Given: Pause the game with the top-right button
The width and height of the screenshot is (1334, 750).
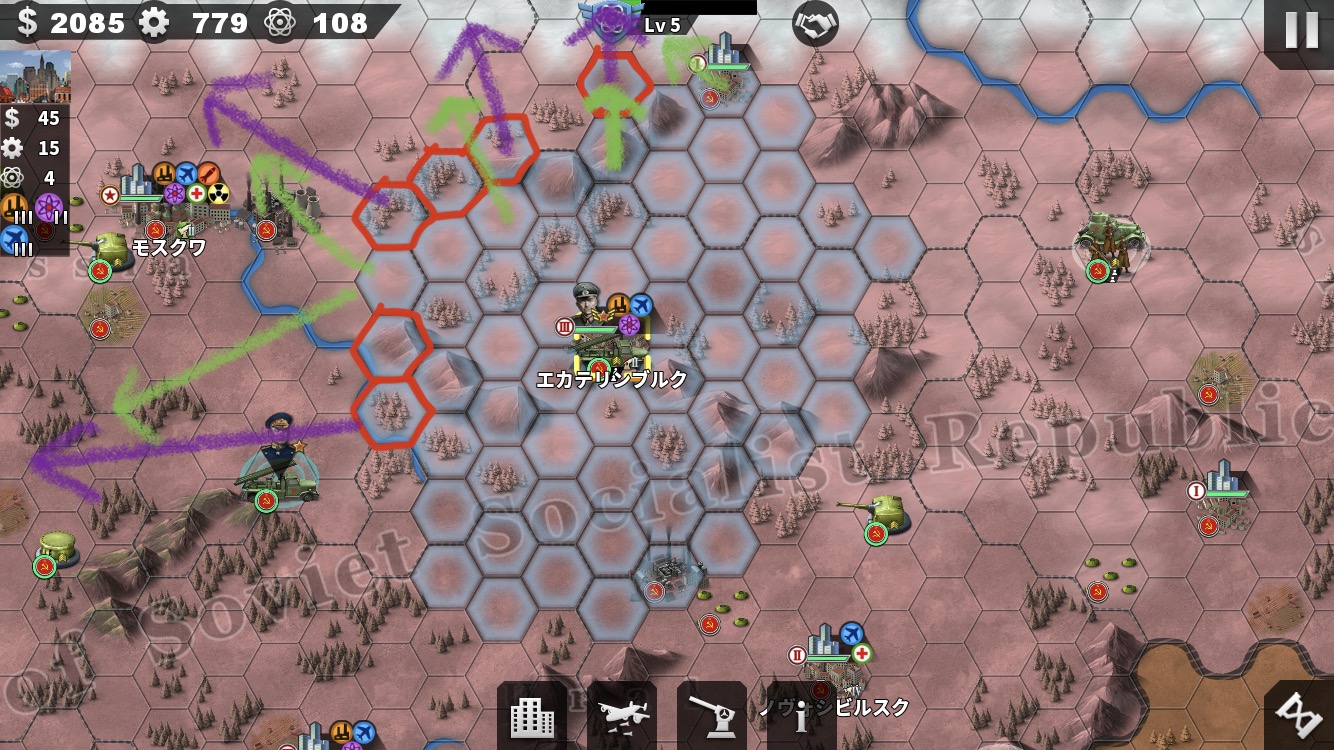Looking at the screenshot, I should (x=1300, y=29).
